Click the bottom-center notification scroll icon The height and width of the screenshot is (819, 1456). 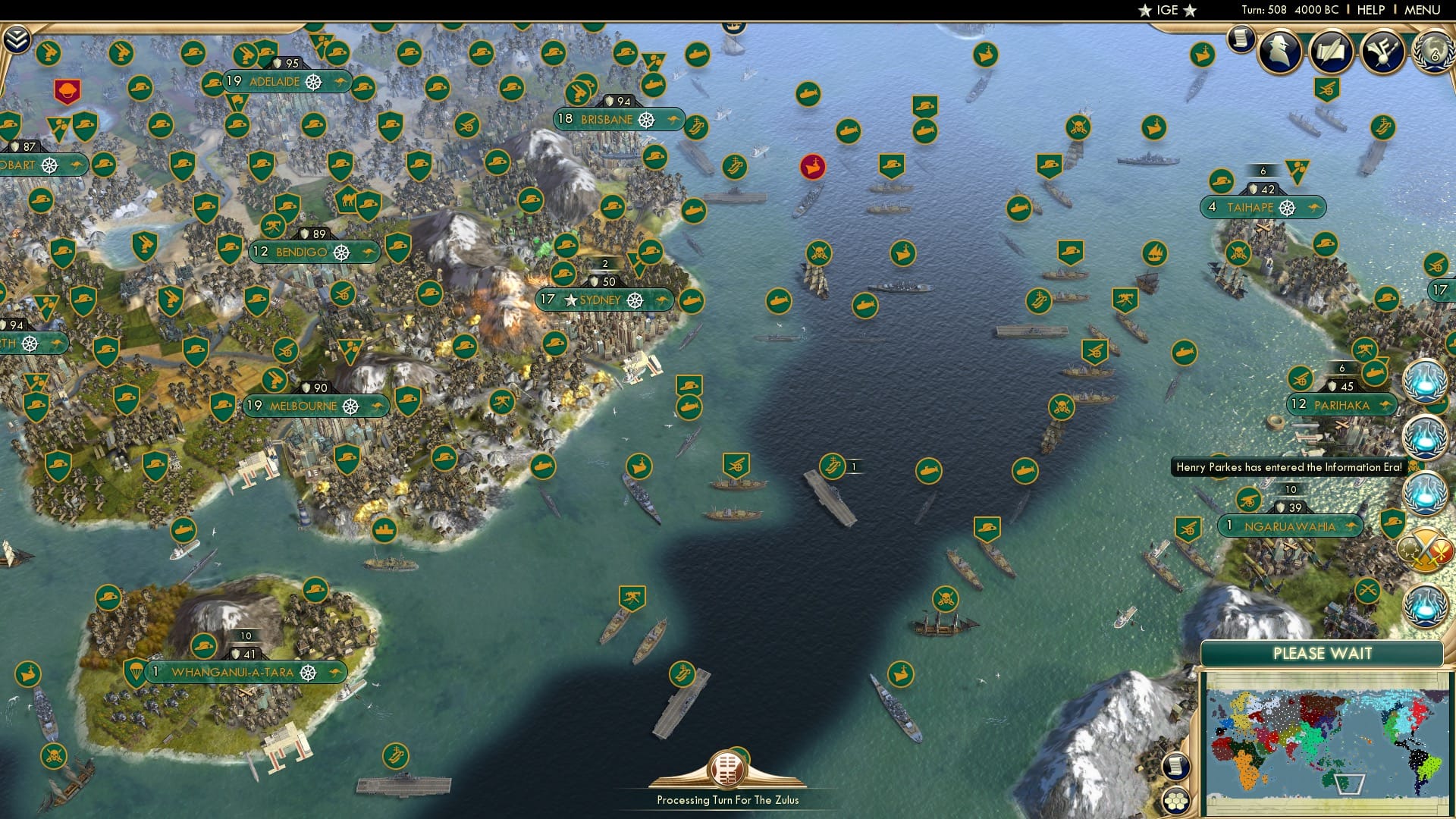click(x=726, y=770)
